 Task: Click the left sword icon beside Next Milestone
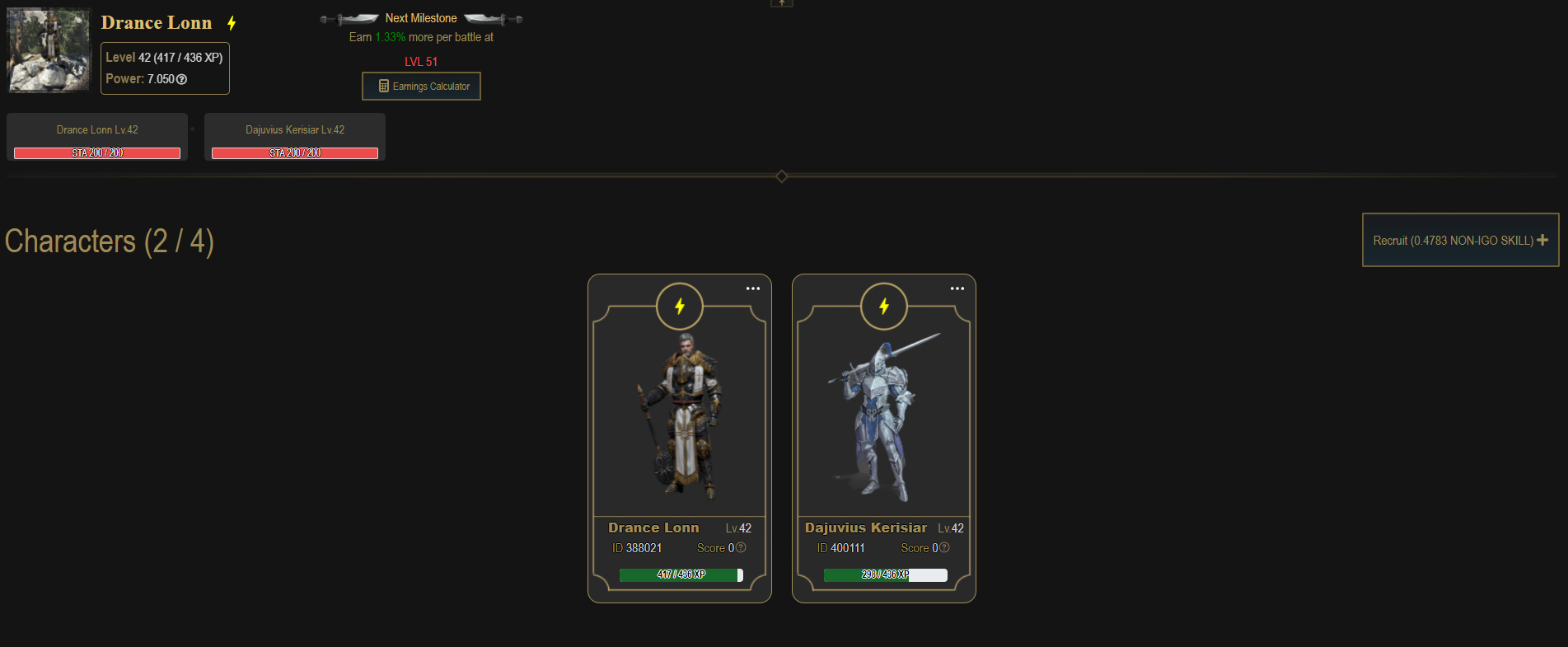349,17
